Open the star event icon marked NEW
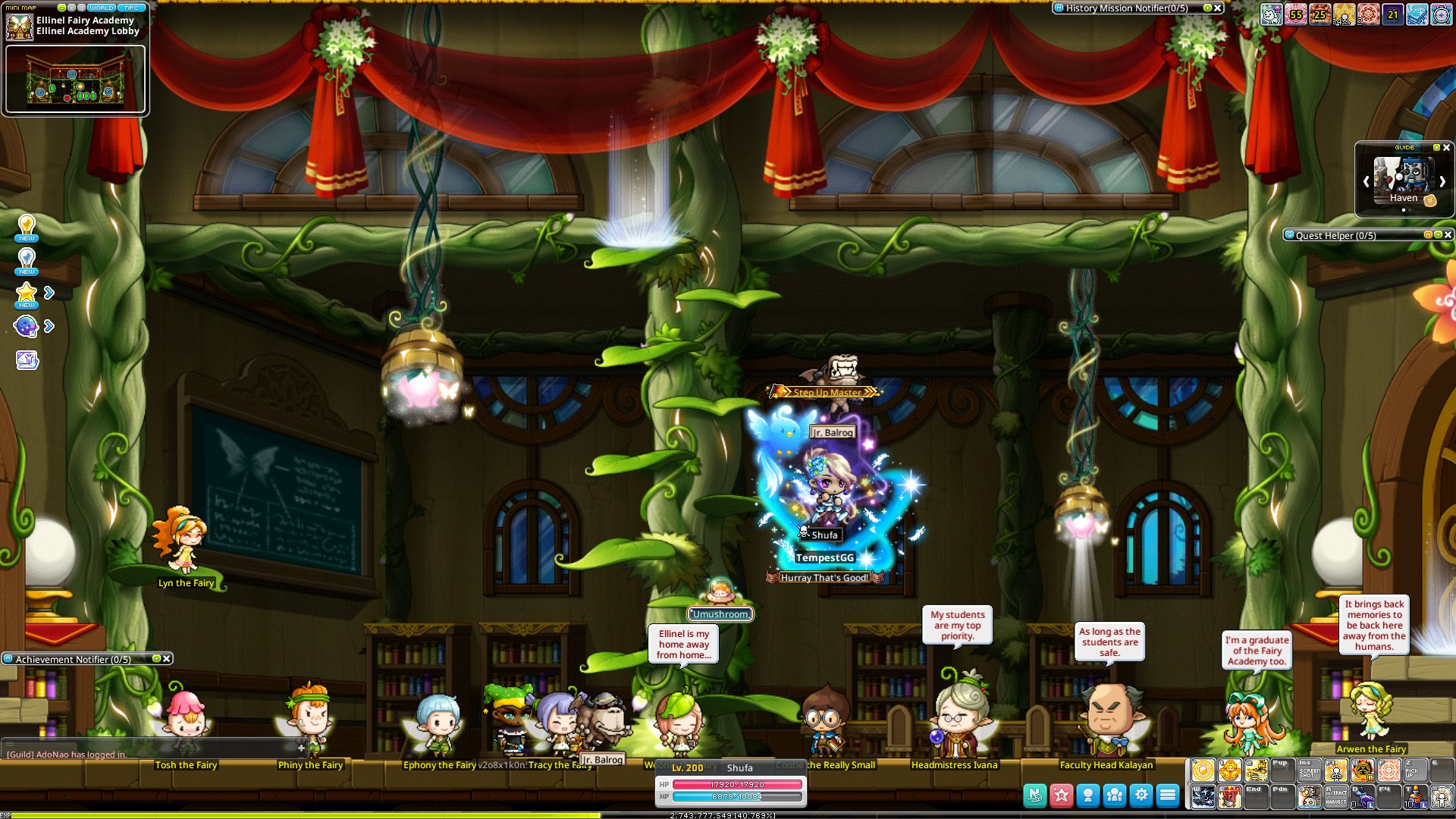Screen dimensions: 1456x819 tap(27, 293)
